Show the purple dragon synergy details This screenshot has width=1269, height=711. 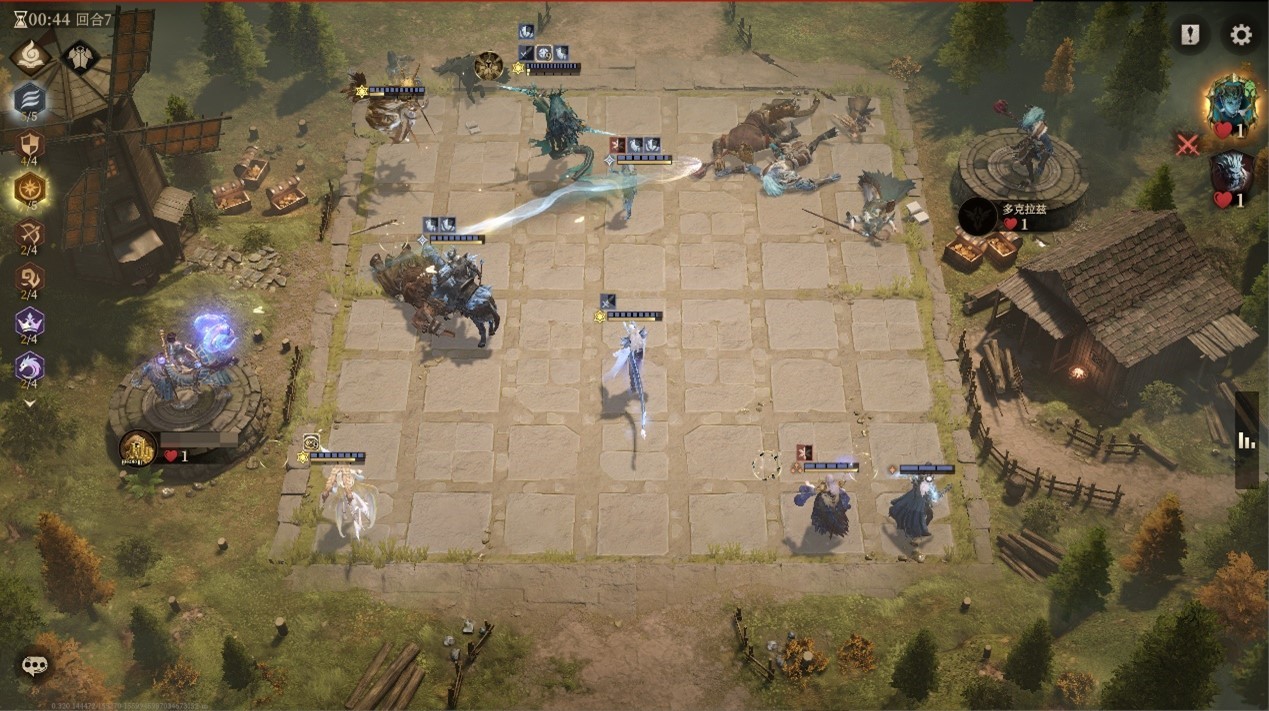29,368
